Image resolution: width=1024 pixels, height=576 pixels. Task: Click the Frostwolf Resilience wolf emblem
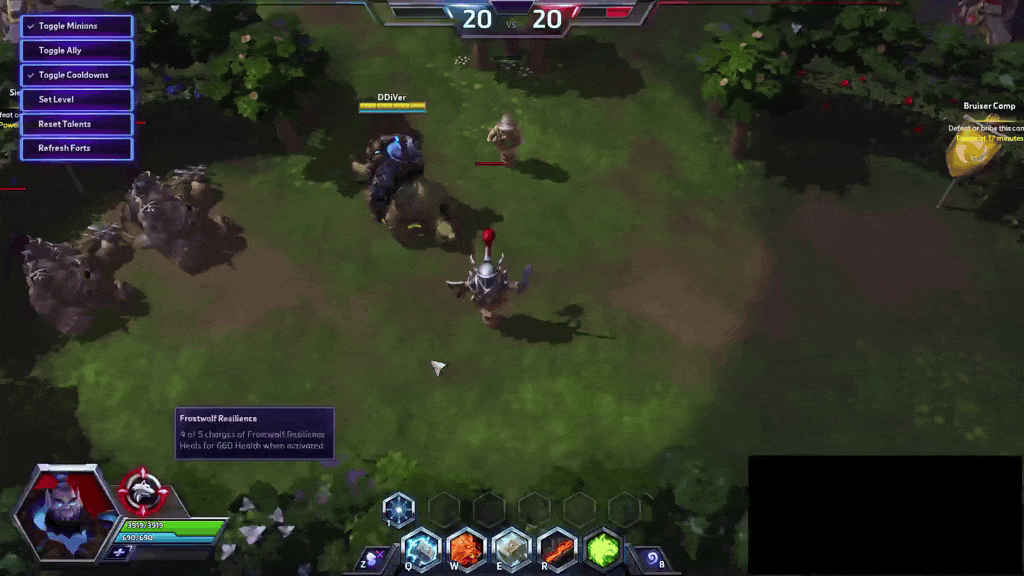(143, 491)
